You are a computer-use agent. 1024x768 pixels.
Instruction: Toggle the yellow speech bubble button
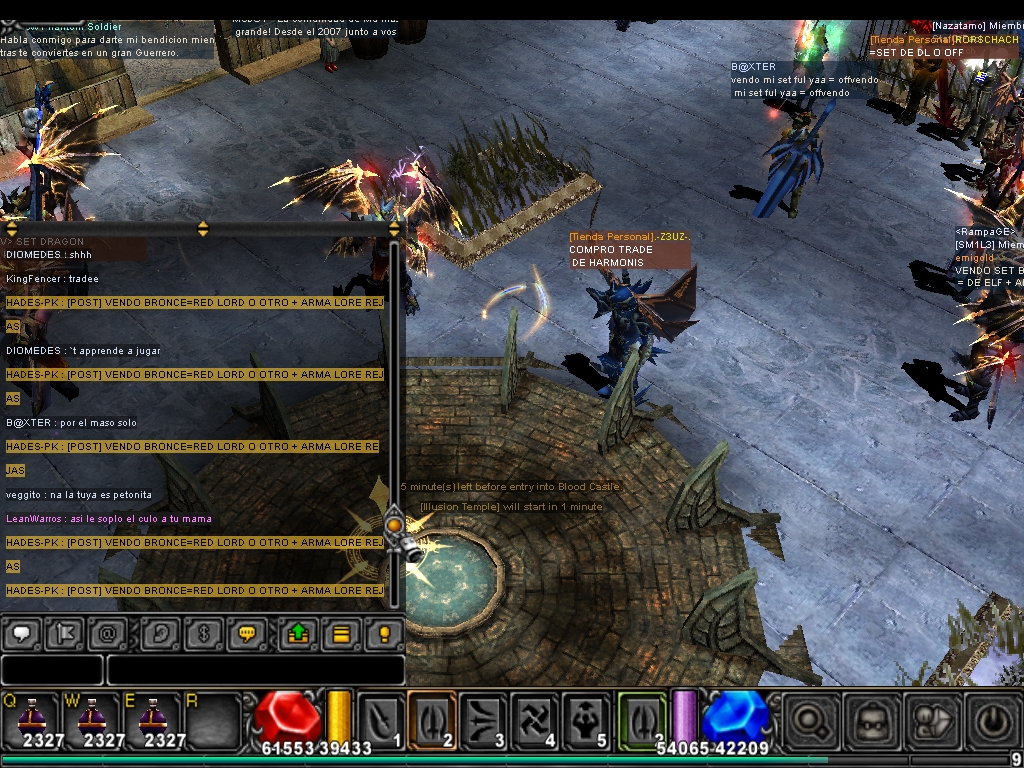click(x=246, y=634)
